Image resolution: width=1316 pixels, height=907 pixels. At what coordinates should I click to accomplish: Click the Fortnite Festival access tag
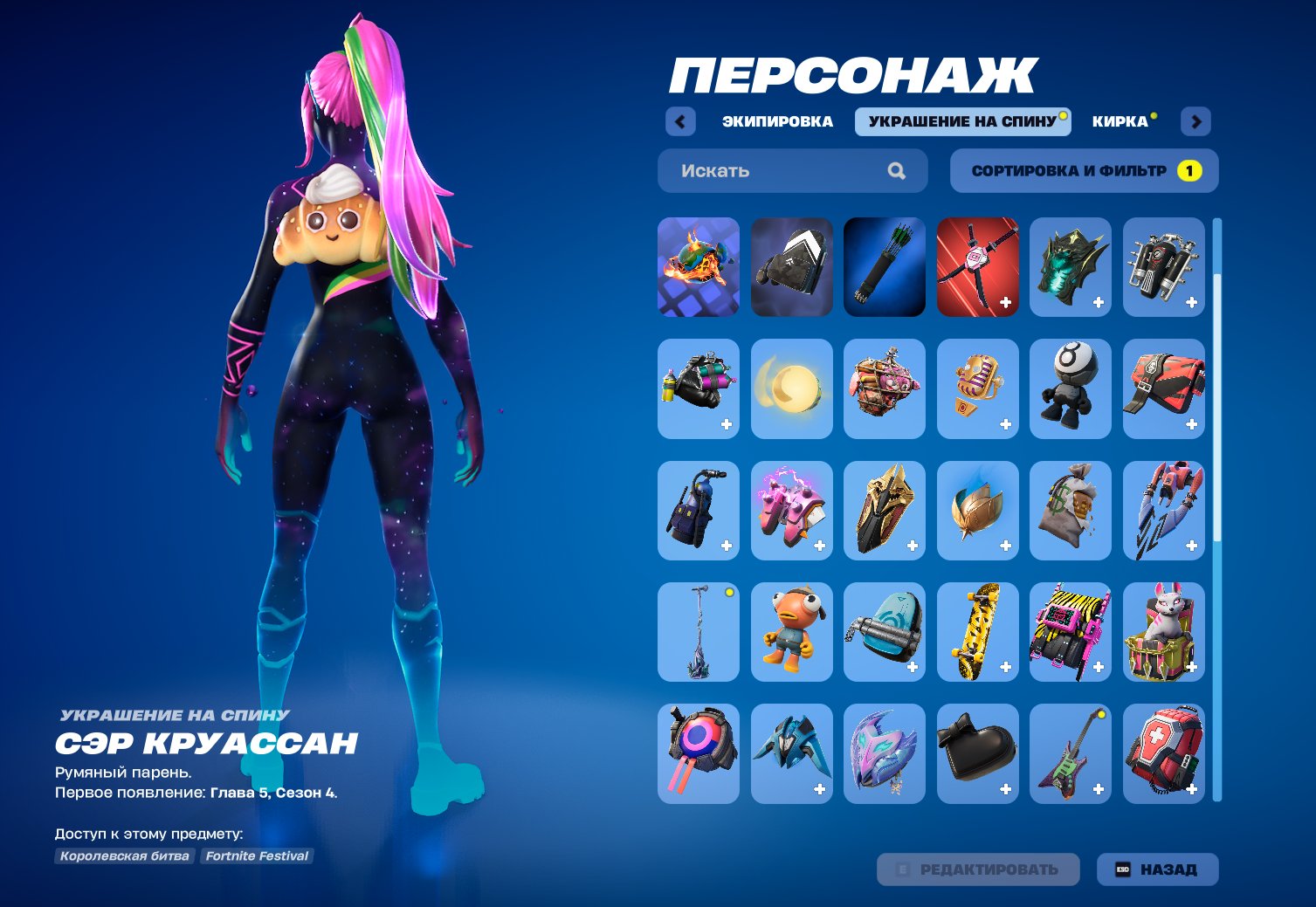[256, 855]
